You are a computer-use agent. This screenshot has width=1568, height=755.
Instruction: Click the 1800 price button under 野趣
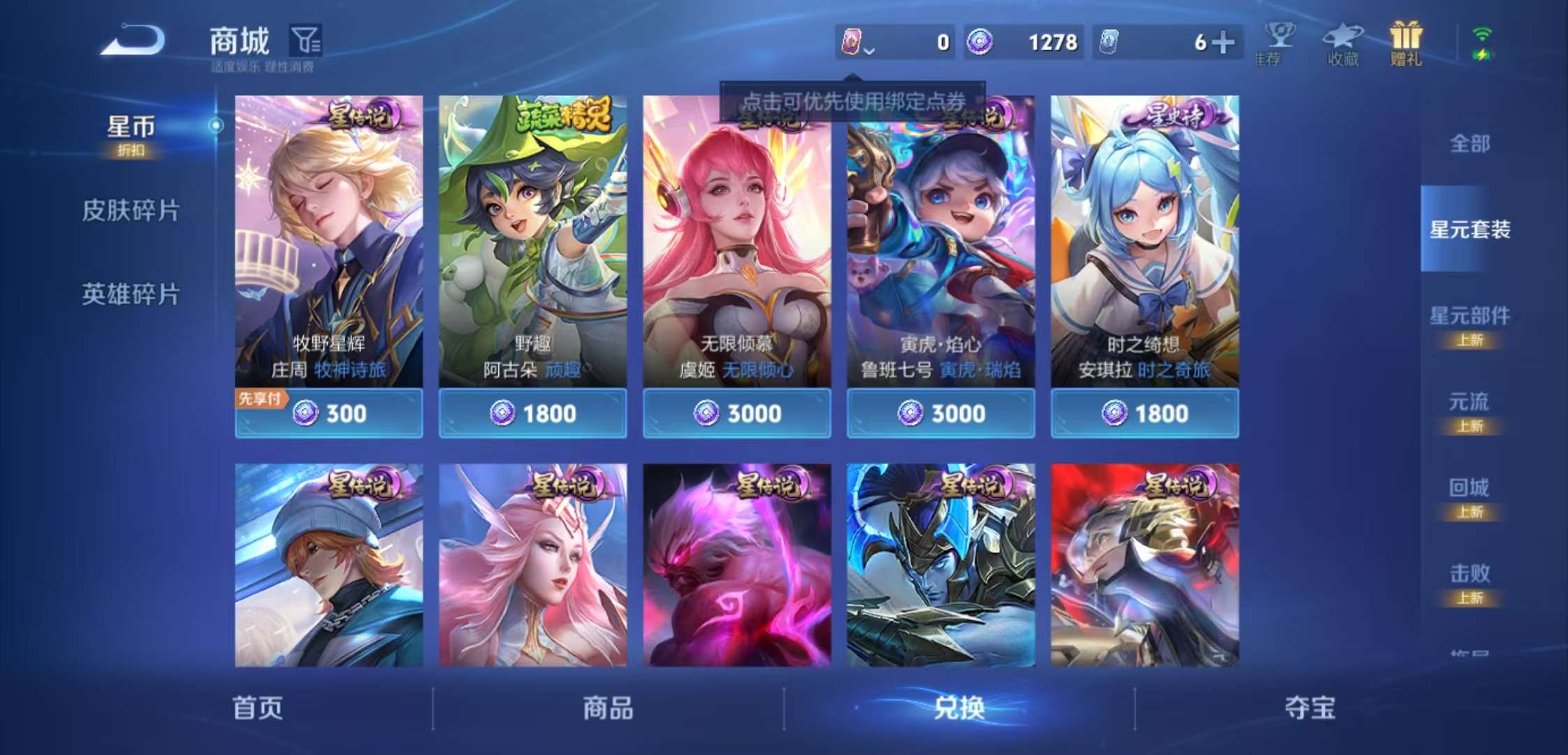532,413
